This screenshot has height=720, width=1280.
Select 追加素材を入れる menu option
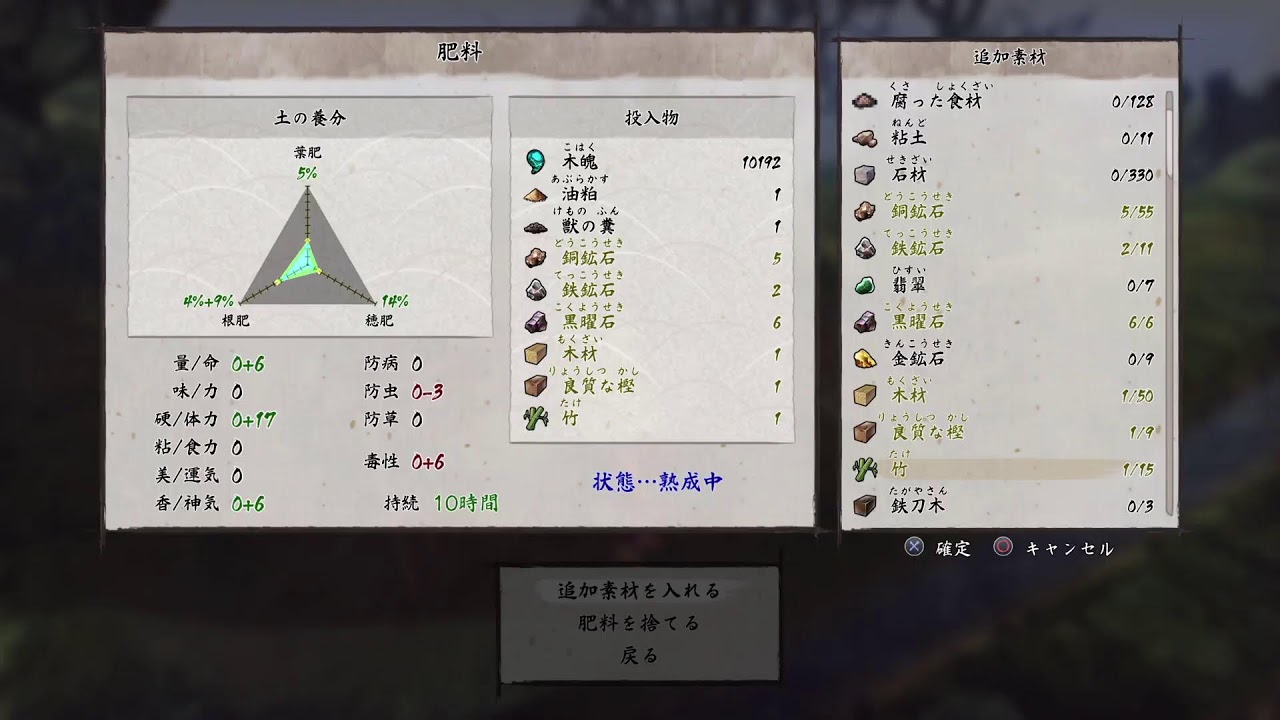pos(639,591)
